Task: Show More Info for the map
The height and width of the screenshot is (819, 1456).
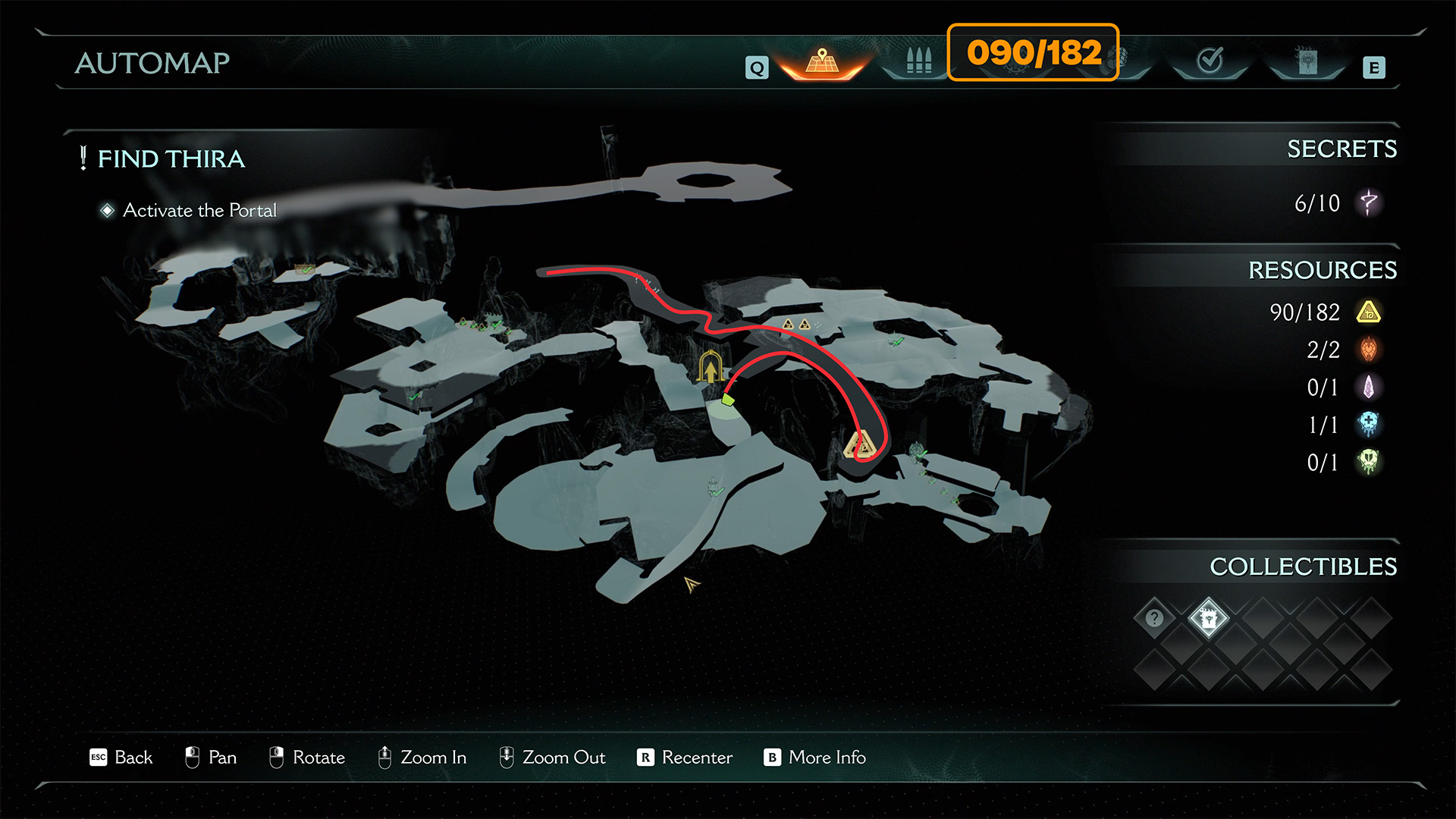Action: coord(815,758)
